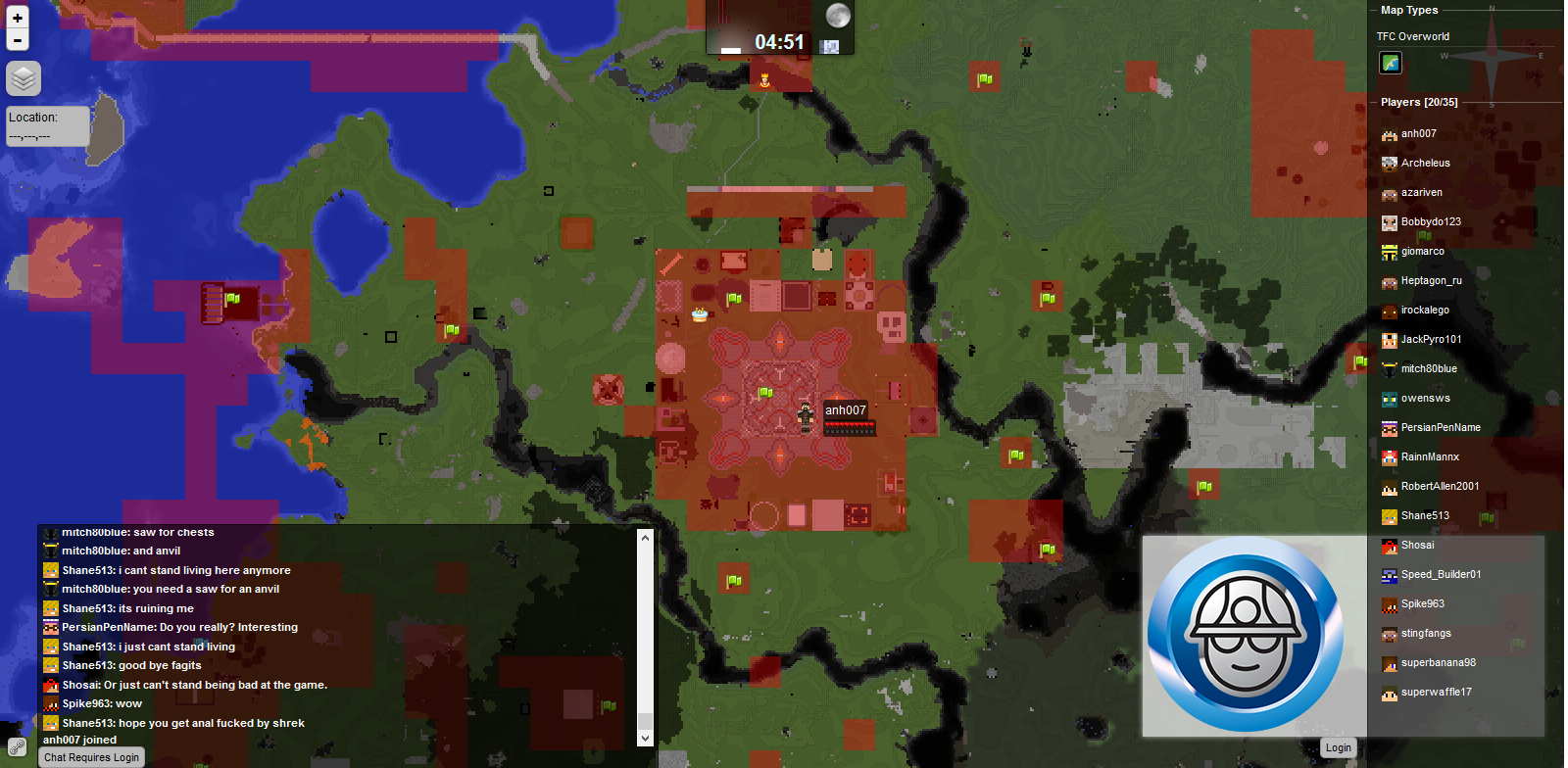Viewport: 1568px width, 768px height.
Task: Select Shane513 in the player list
Action: click(x=1424, y=516)
